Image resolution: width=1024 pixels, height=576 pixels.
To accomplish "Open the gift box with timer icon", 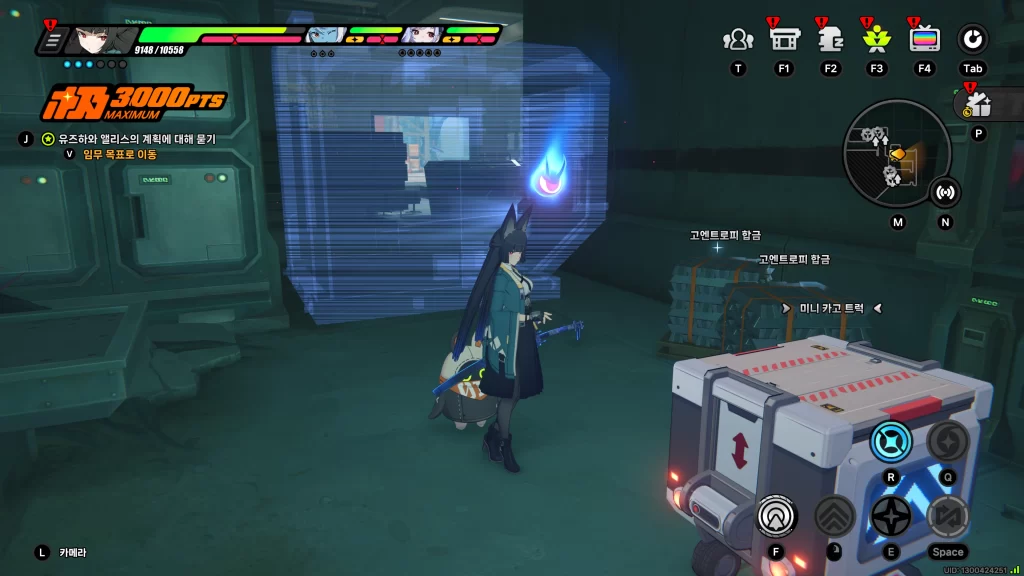I will pyautogui.click(x=977, y=104).
